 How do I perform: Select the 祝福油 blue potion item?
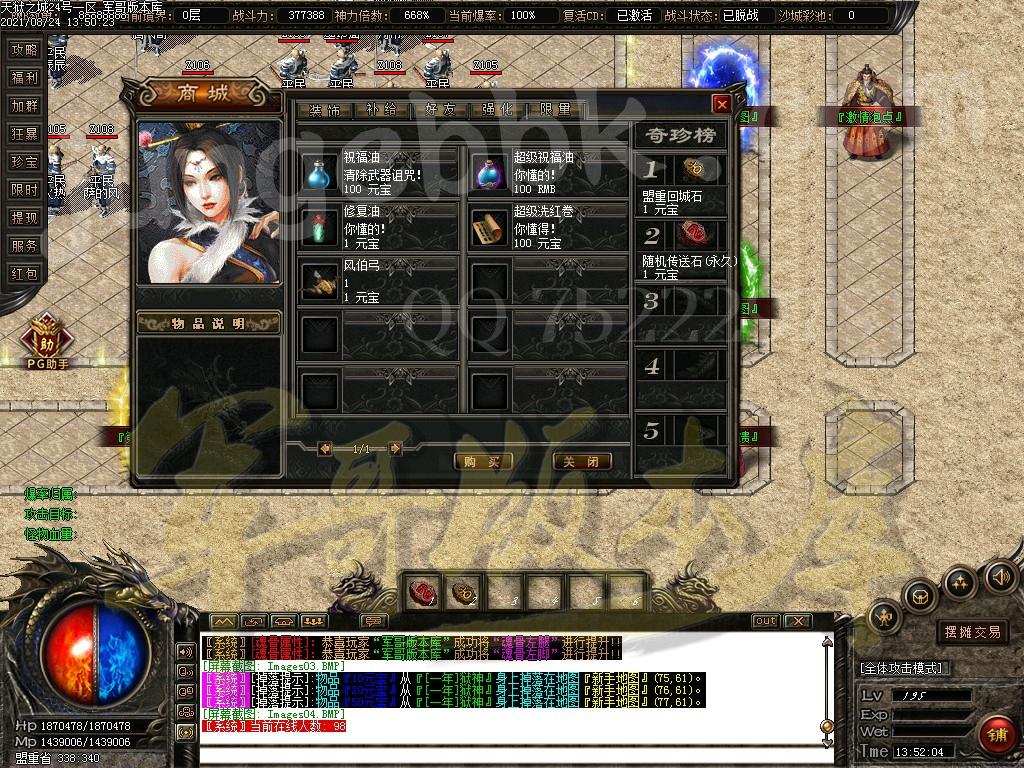pyautogui.click(x=320, y=172)
